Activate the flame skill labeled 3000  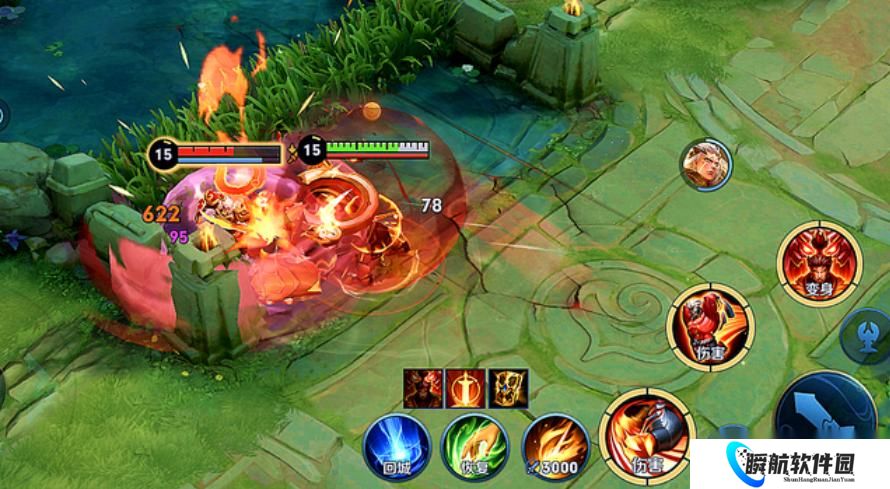tap(556, 446)
